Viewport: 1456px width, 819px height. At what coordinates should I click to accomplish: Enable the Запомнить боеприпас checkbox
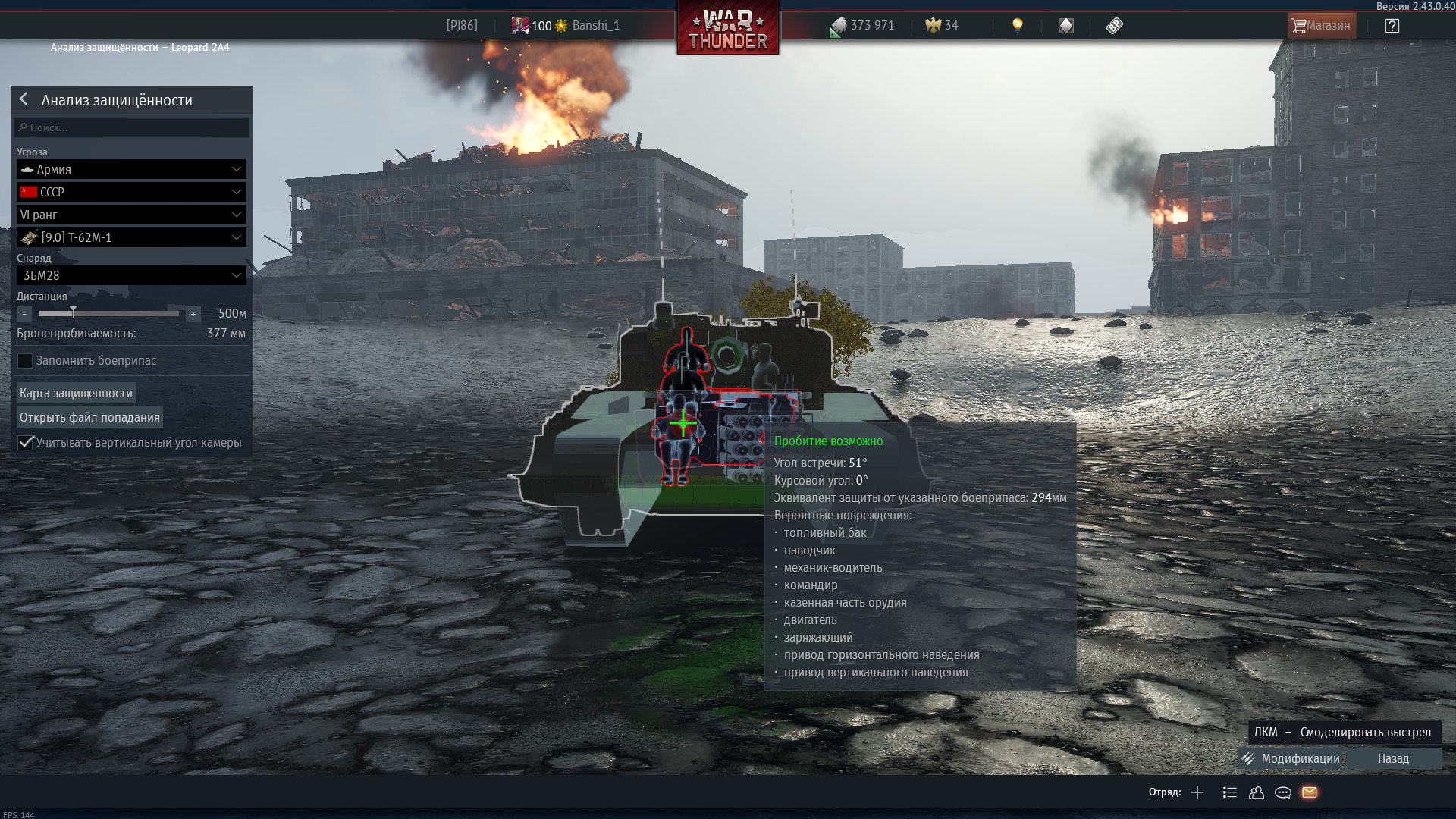[x=25, y=361]
